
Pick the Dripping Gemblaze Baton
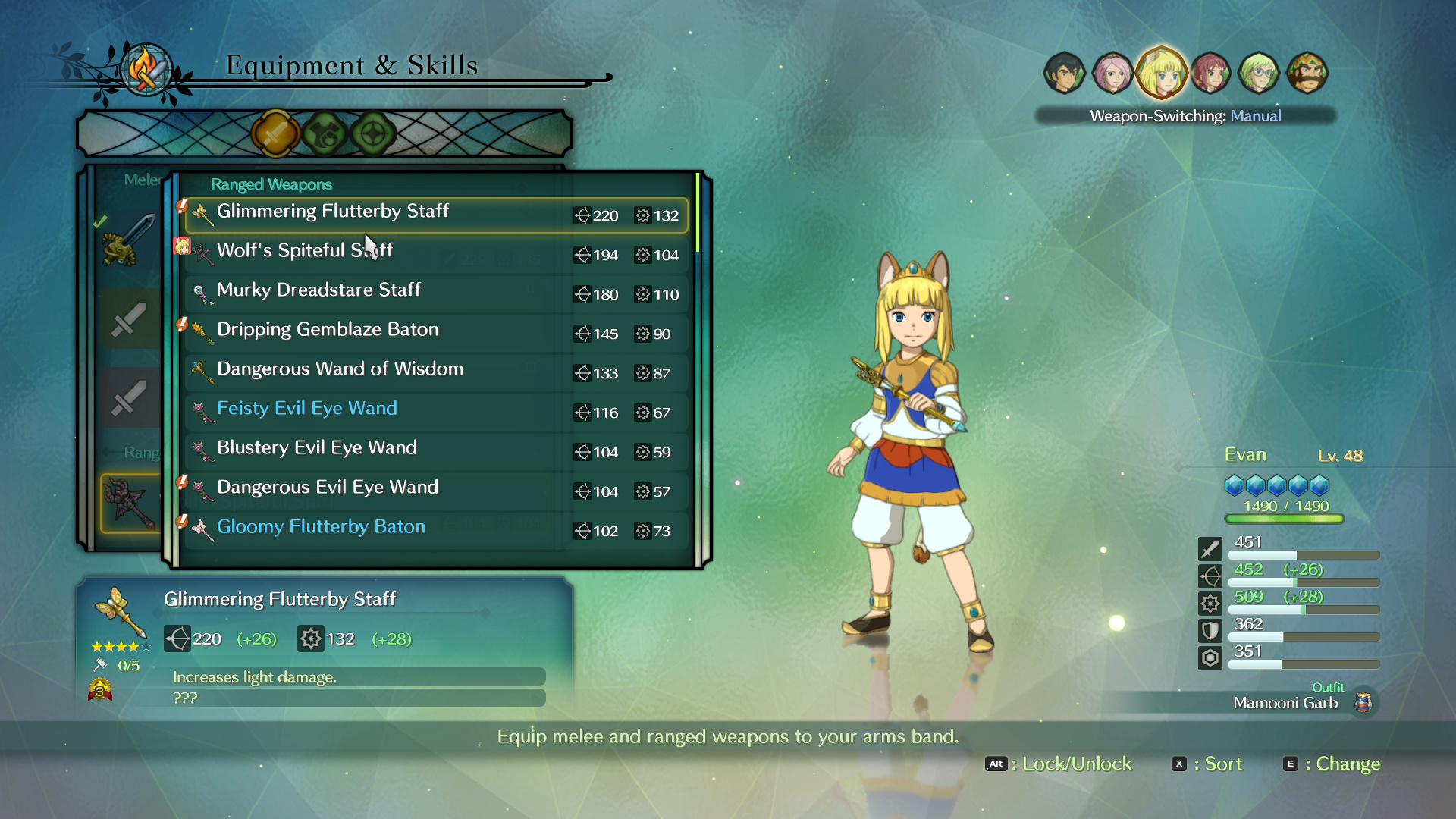point(436,333)
